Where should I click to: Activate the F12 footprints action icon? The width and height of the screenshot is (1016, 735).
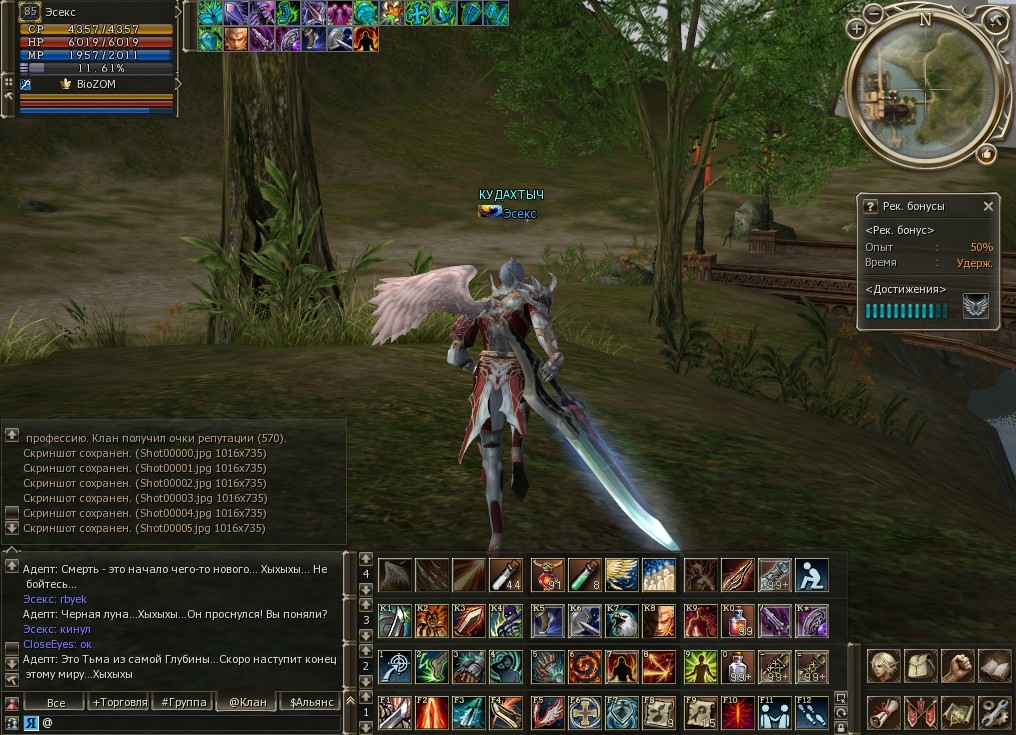pos(811,713)
